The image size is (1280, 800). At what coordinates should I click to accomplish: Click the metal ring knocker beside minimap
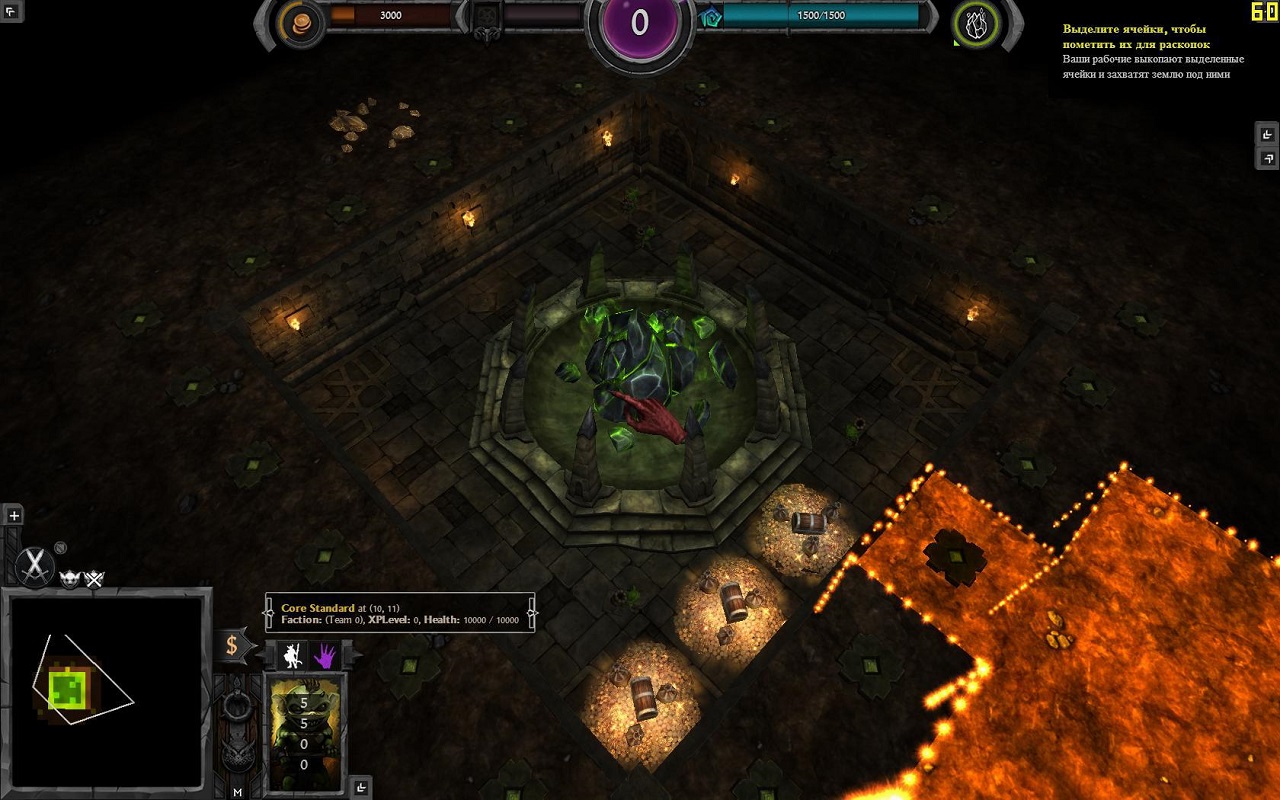(x=237, y=704)
